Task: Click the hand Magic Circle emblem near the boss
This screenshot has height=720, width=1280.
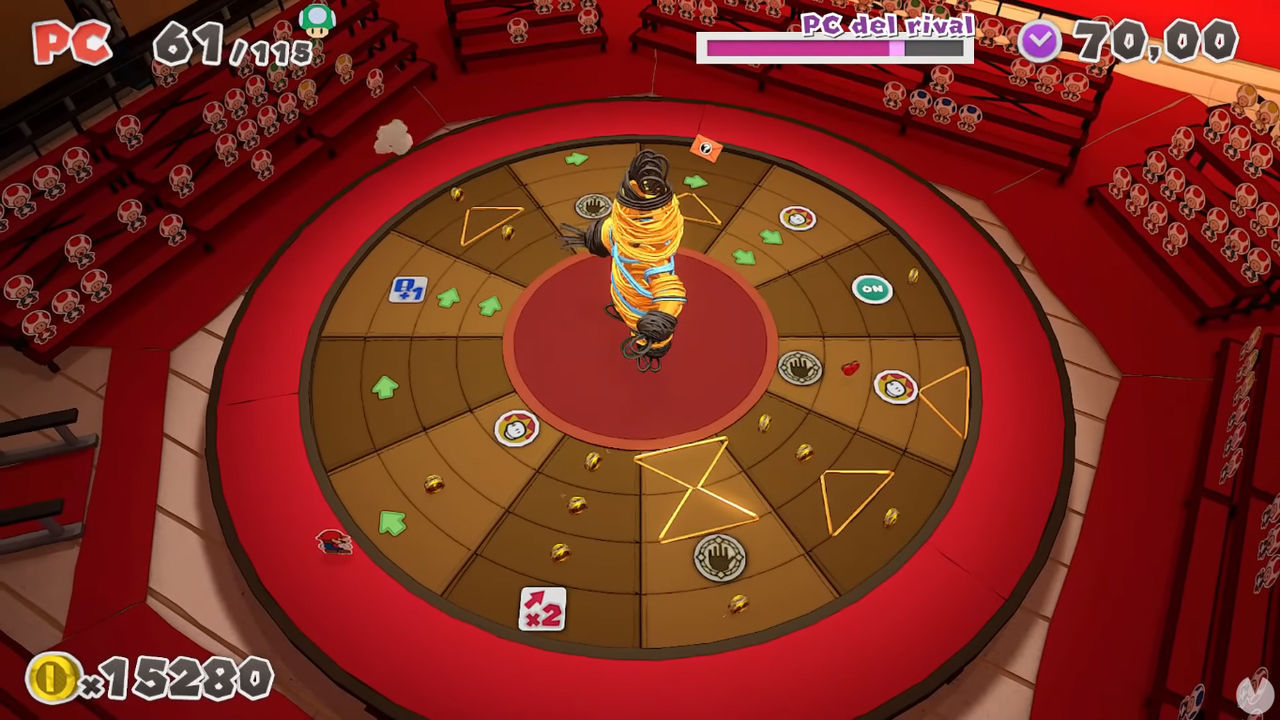Action: pos(592,204)
